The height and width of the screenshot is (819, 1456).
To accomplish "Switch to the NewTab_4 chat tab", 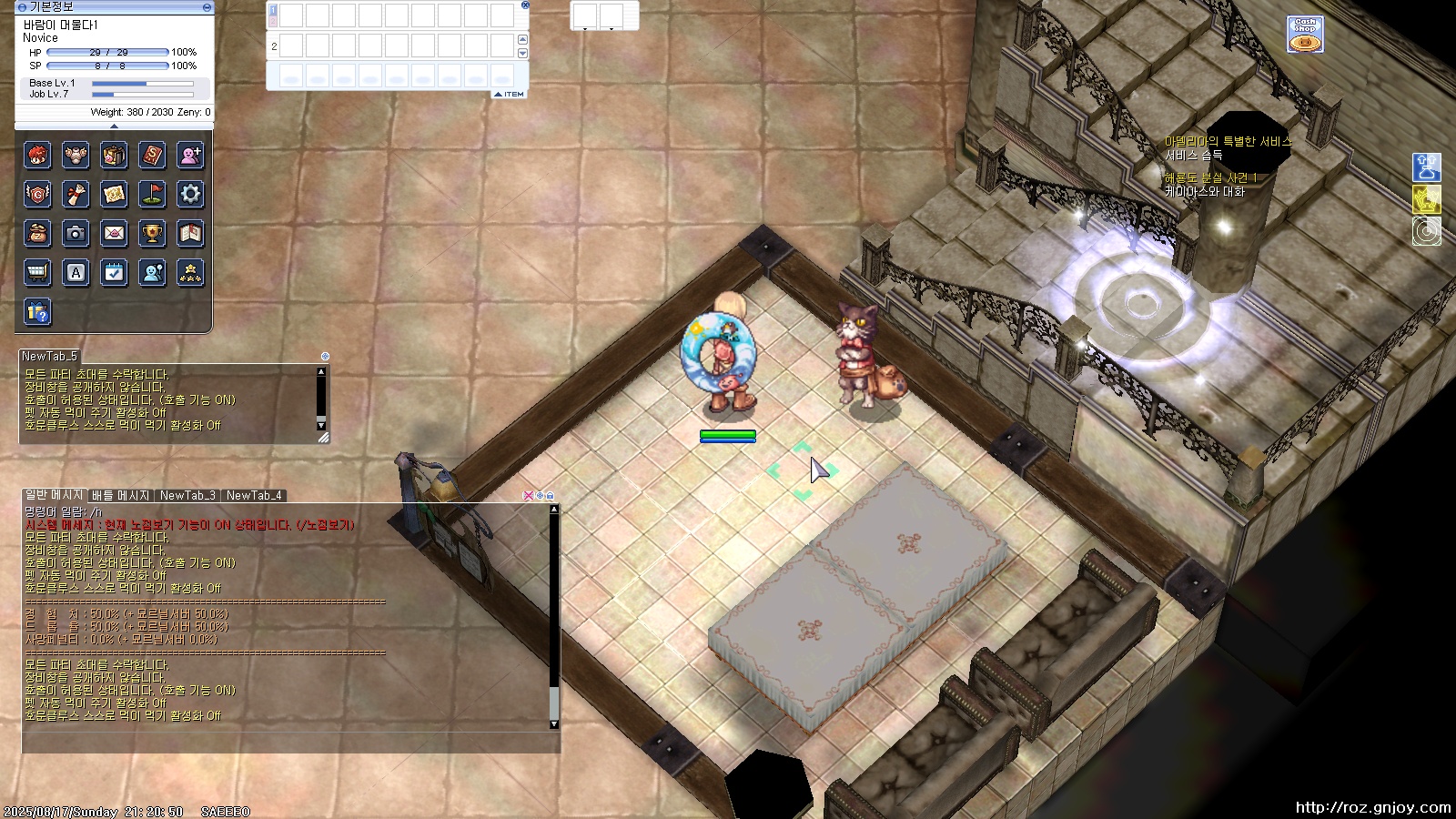I will [x=254, y=496].
